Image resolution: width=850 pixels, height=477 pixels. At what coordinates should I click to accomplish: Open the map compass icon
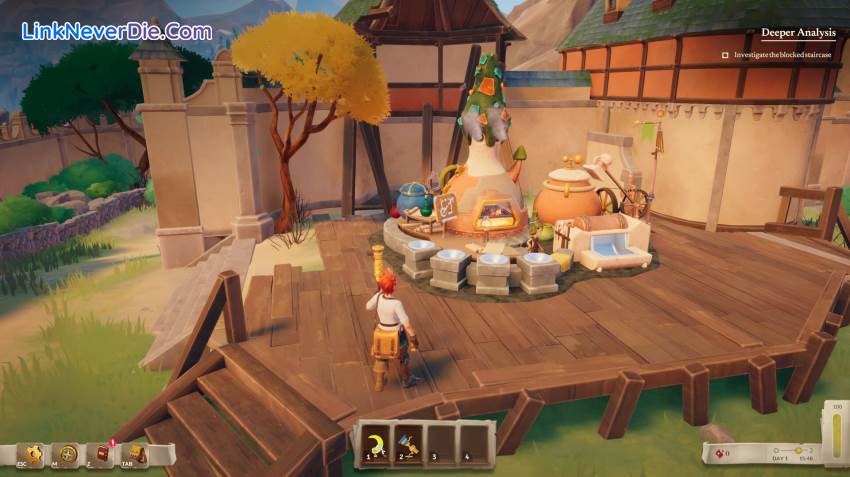pyautogui.click(x=69, y=454)
